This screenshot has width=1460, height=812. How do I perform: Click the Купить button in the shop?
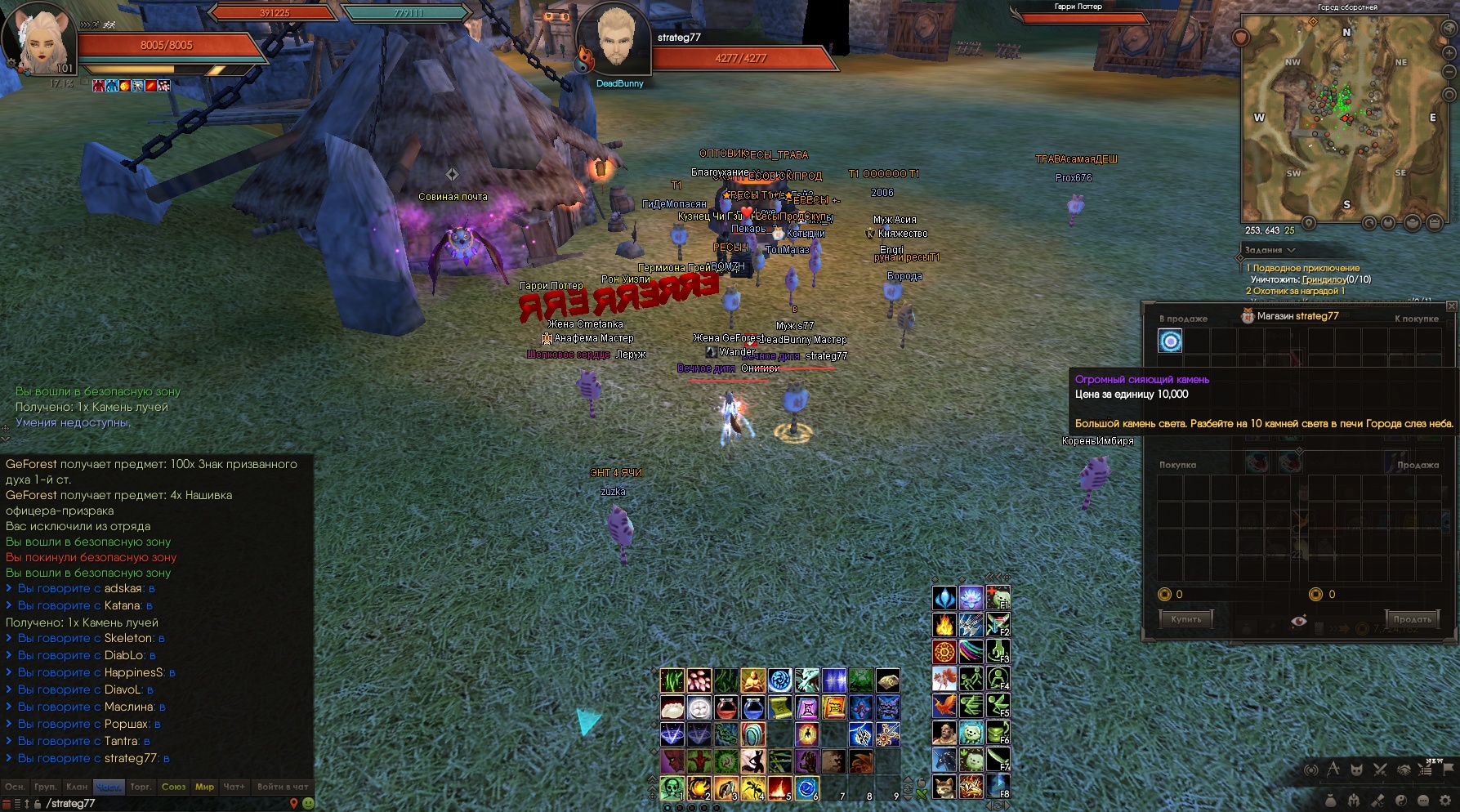pos(1185,619)
